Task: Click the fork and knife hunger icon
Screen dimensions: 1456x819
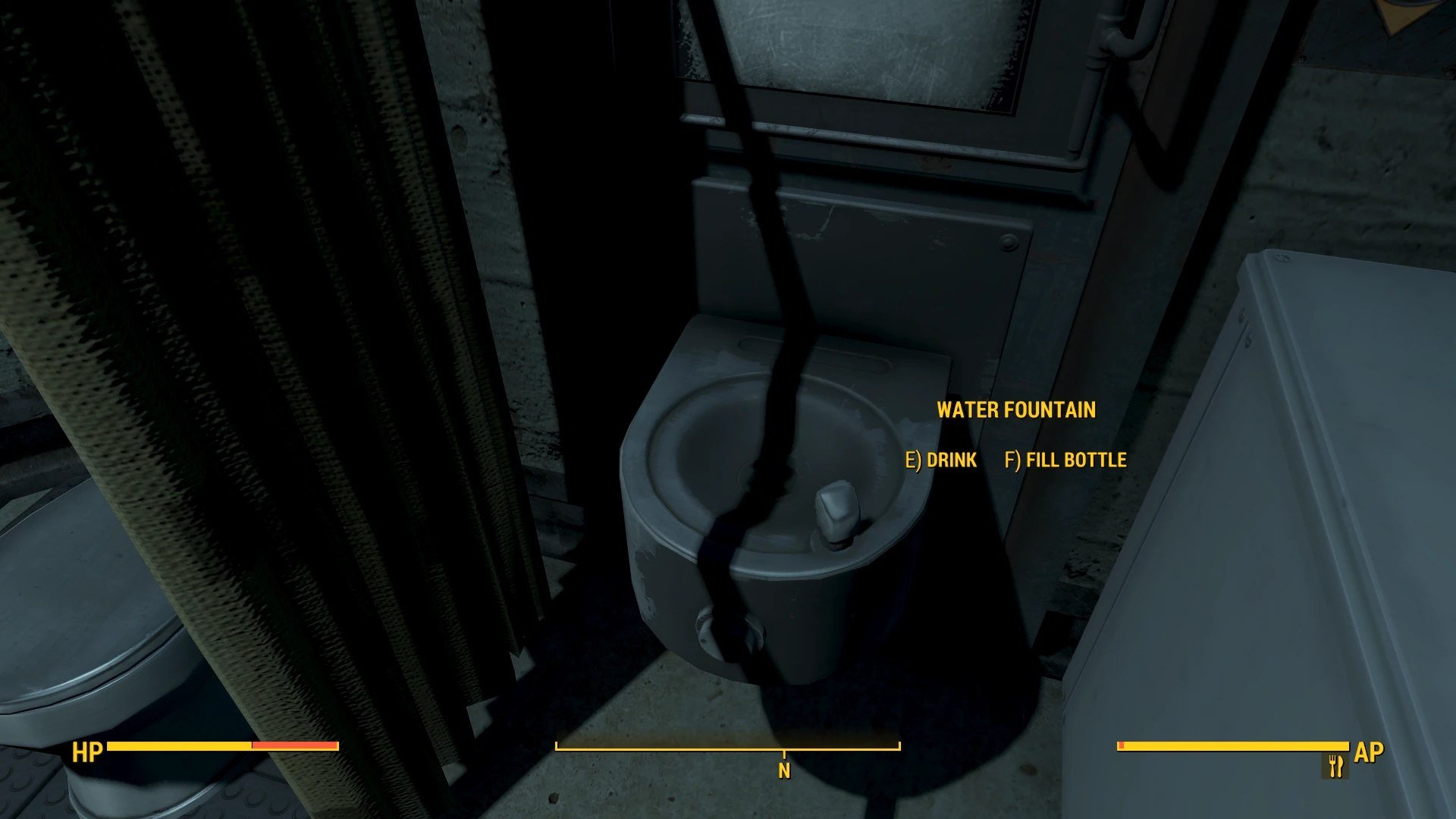Action: (x=1335, y=766)
